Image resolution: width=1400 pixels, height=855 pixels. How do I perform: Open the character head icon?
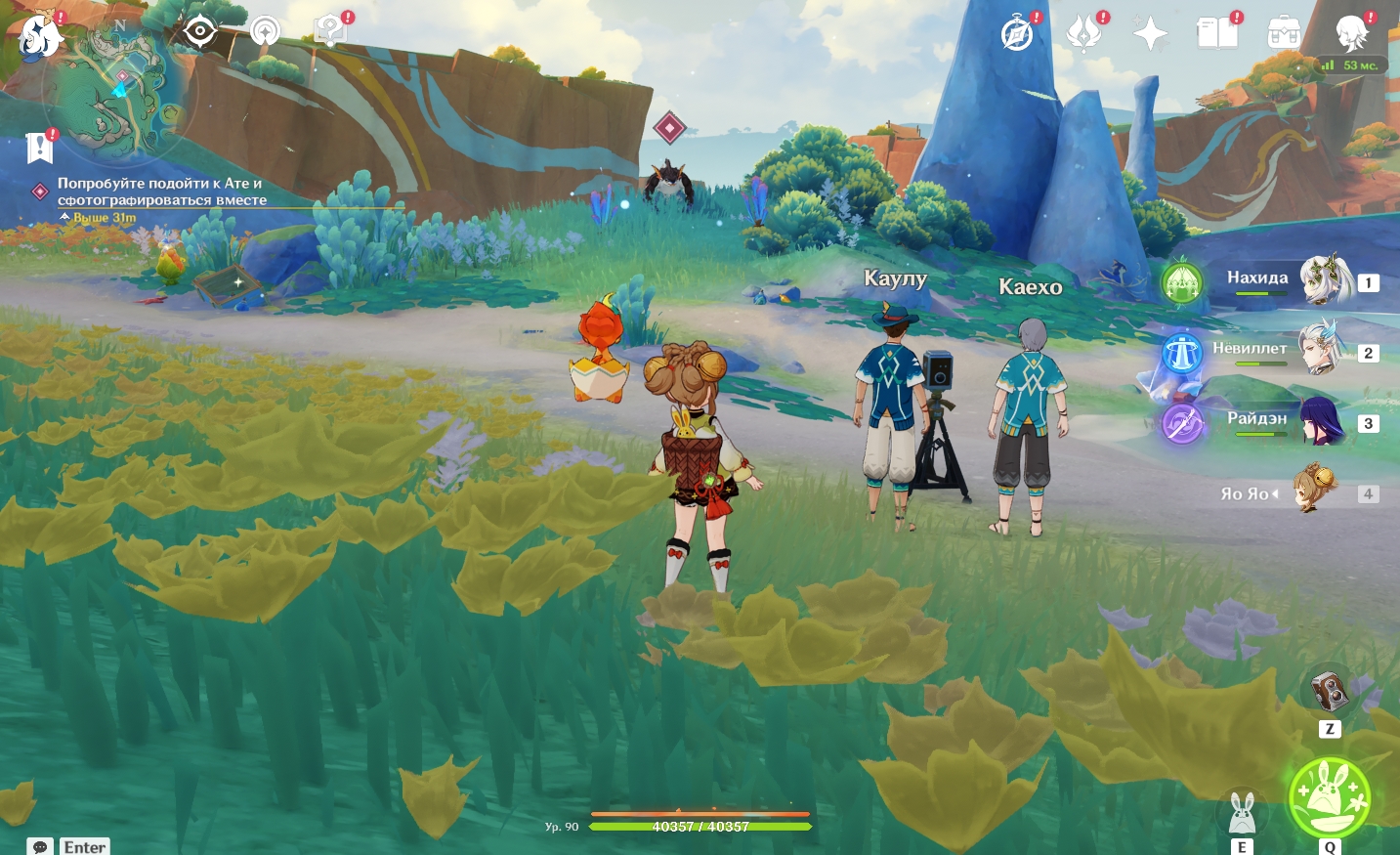(x=1352, y=34)
